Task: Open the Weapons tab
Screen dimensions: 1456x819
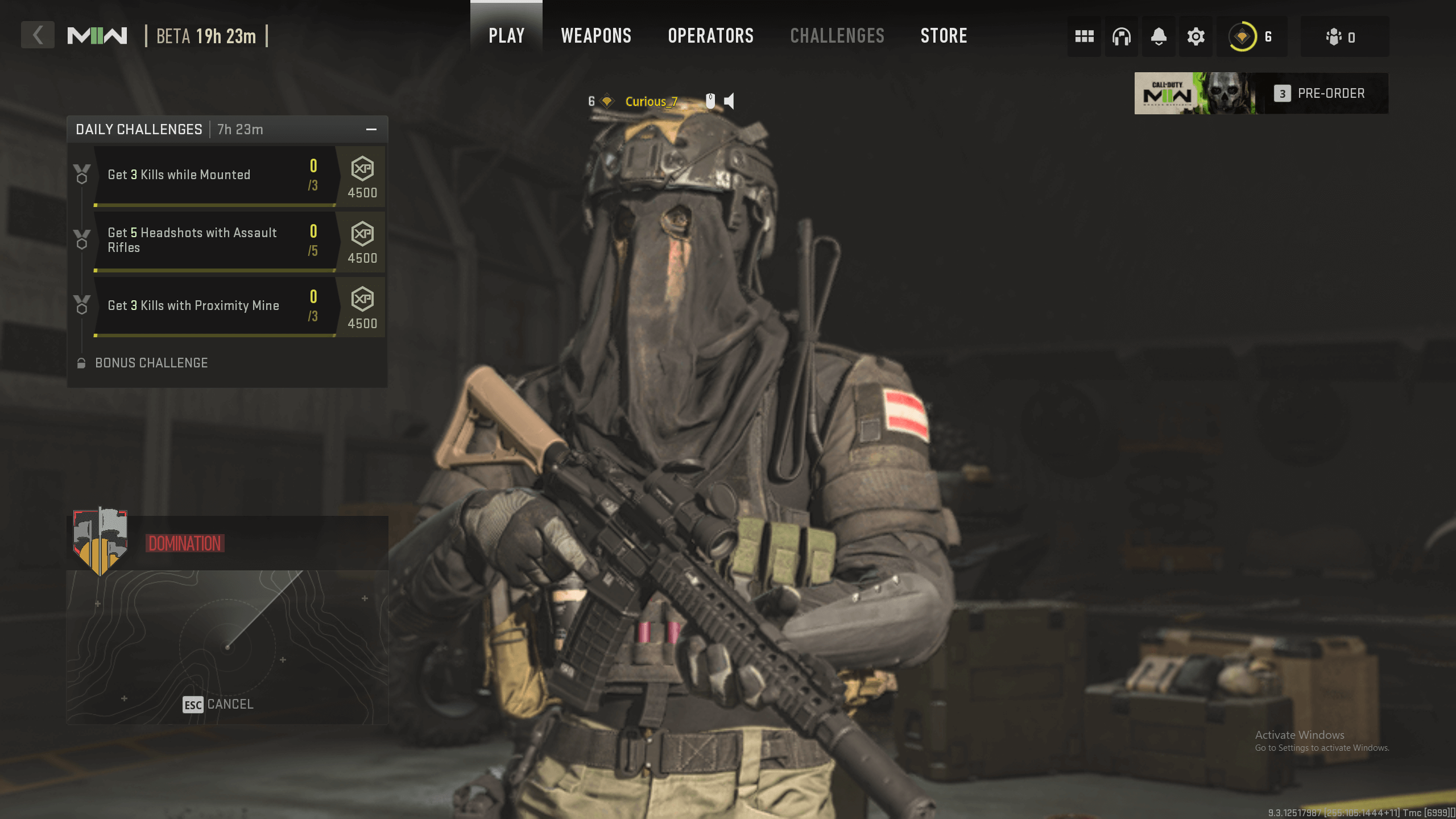Action: (596, 35)
